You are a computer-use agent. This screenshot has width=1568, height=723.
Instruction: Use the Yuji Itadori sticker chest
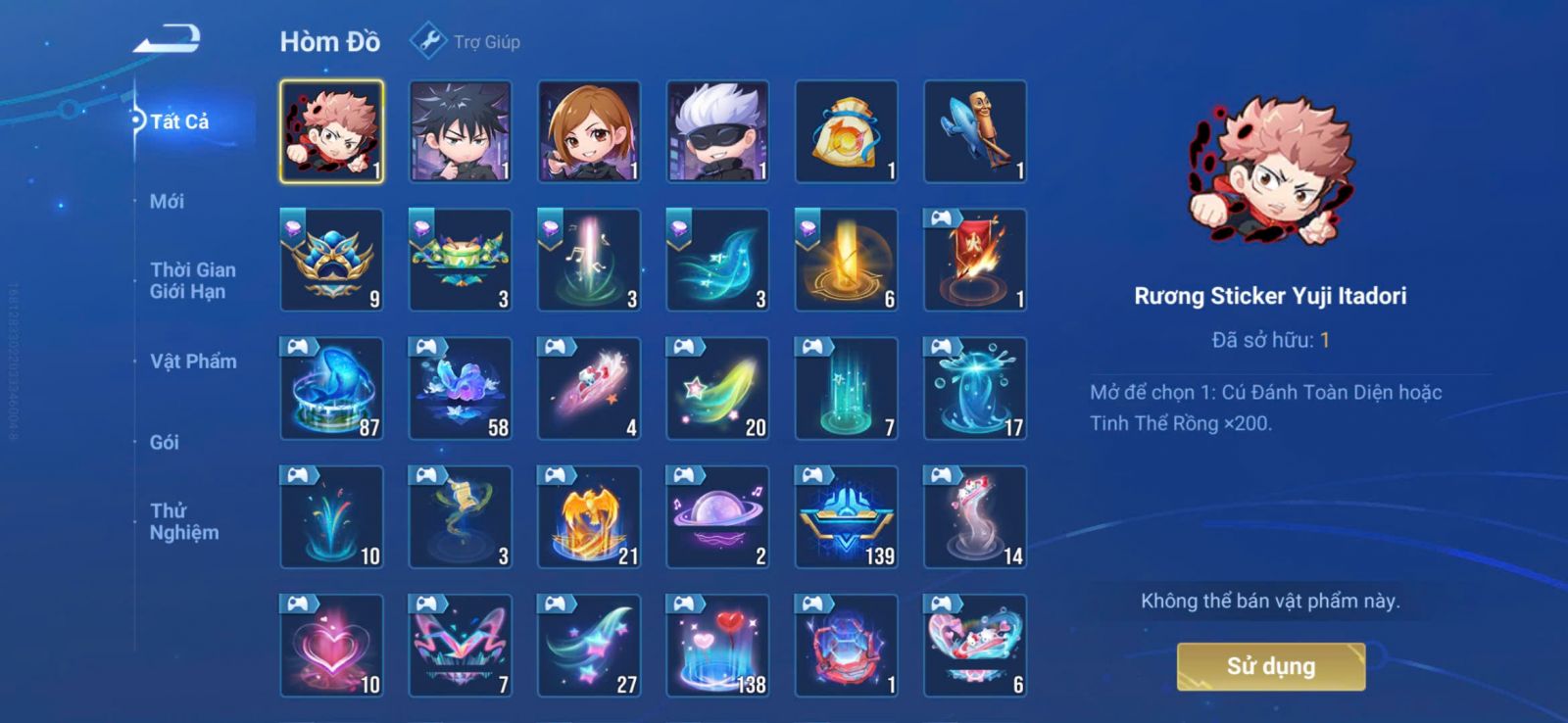(x=1270, y=666)
